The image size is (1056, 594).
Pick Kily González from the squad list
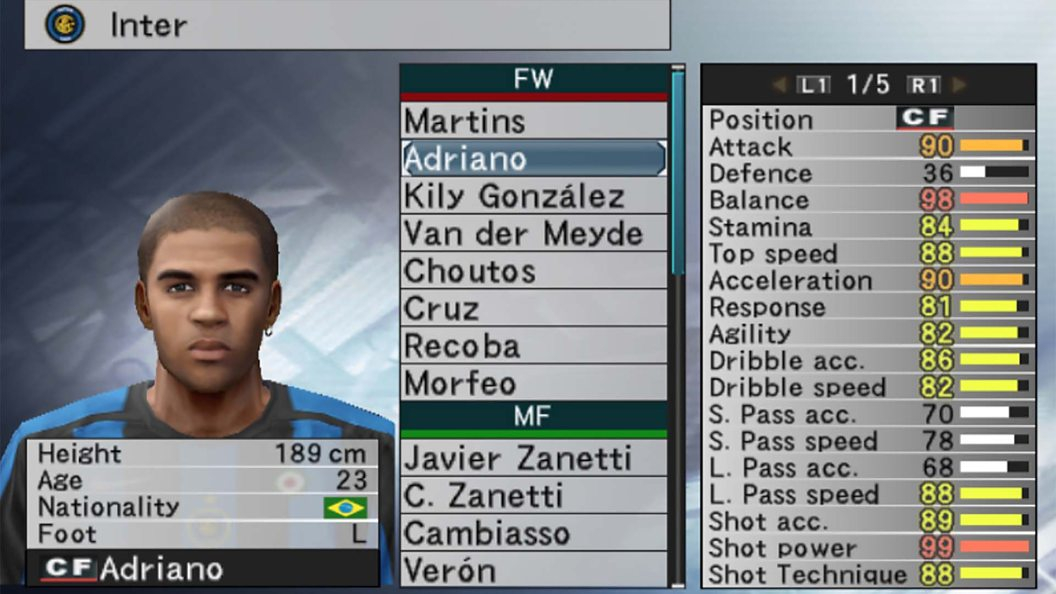tap(533, 196)
